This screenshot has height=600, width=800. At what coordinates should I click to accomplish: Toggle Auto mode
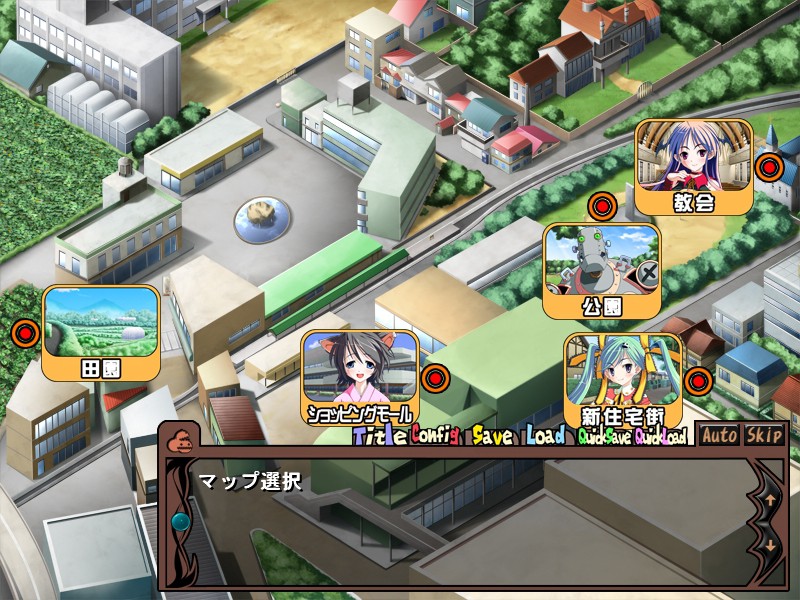(x=719, y=435)
